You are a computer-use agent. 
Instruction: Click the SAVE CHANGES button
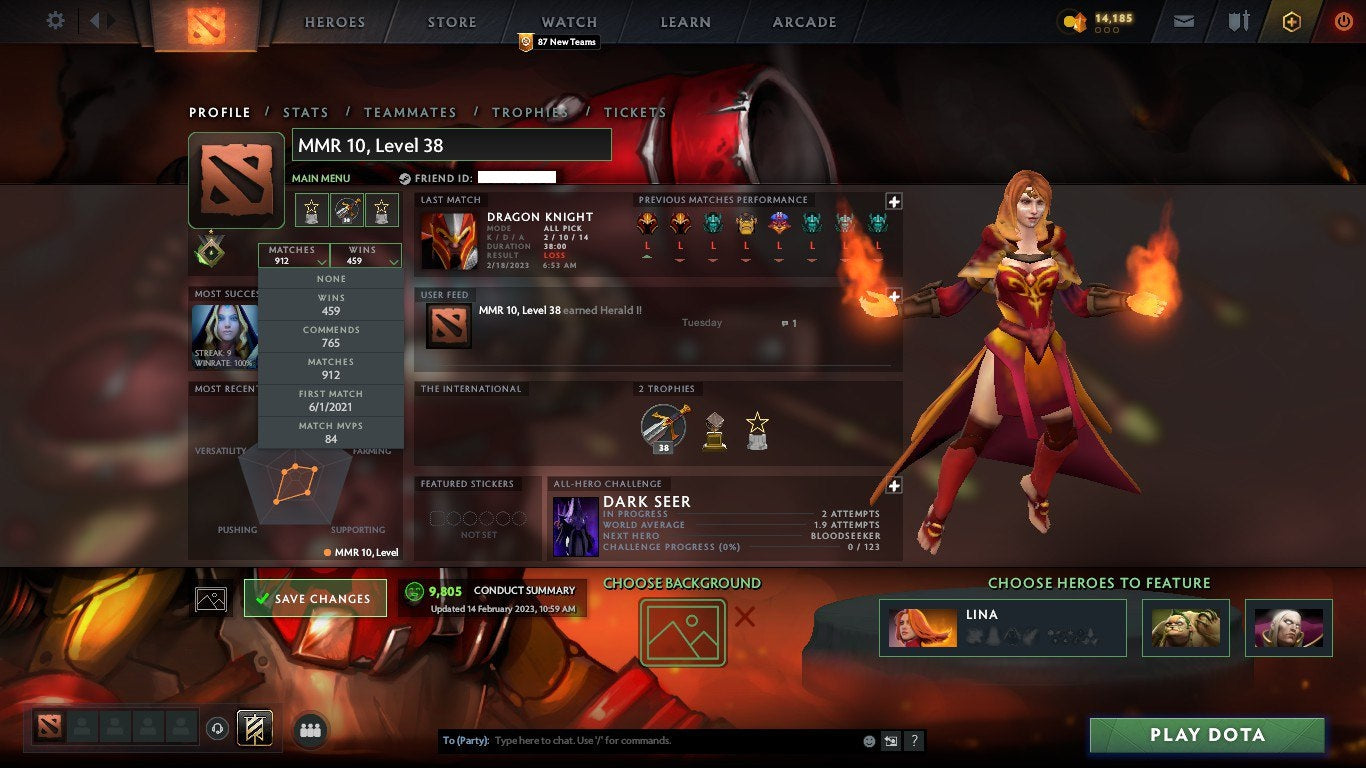tap(315, 597)
